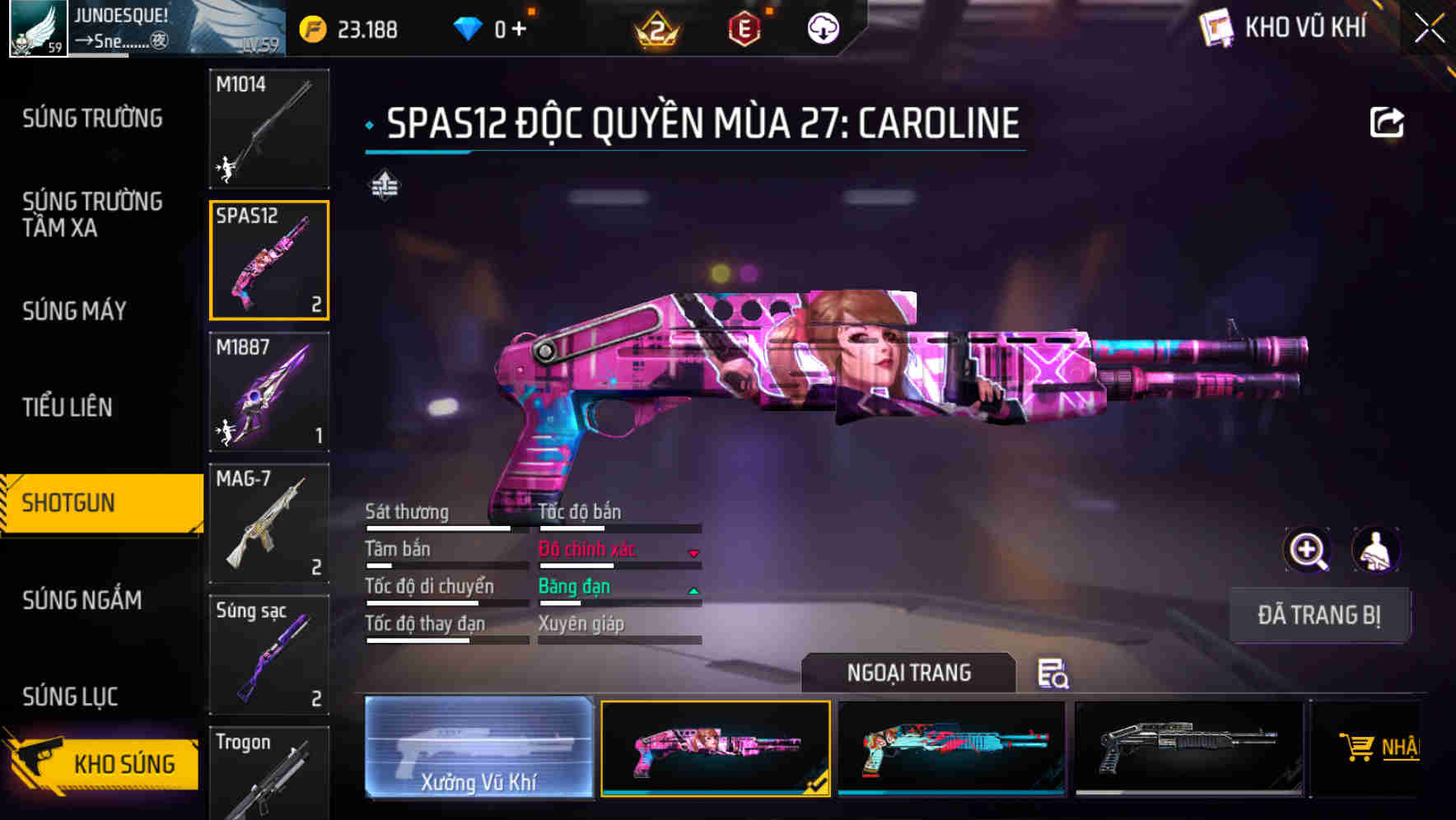The width and height of the screenshot is (1456, 820).
Task: Select the magnifier zoom preview icon
Action: 1308,550
